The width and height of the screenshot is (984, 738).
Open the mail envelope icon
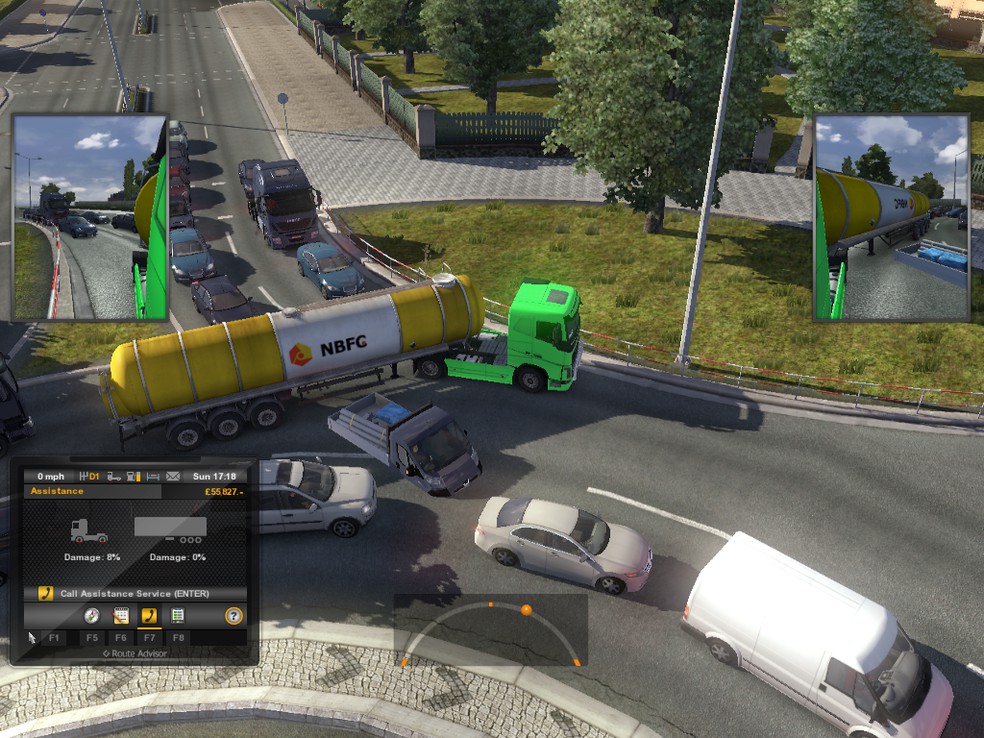tap(172, 476)
